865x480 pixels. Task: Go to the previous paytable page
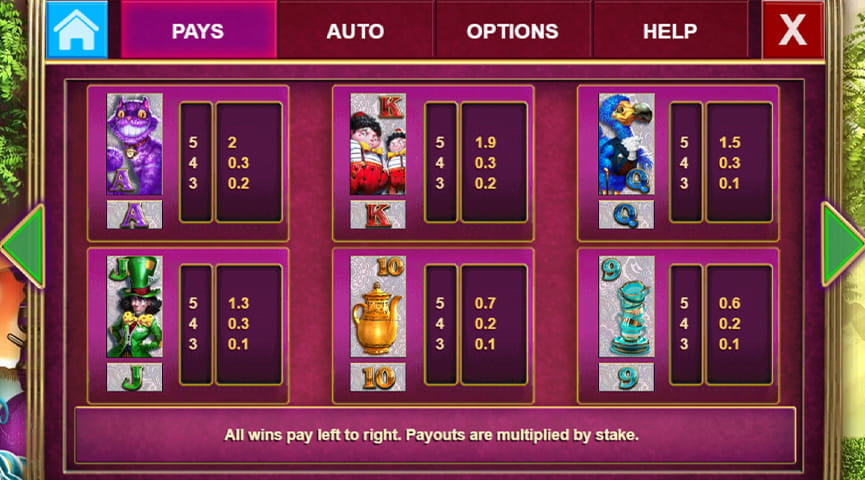click(22, 245)
